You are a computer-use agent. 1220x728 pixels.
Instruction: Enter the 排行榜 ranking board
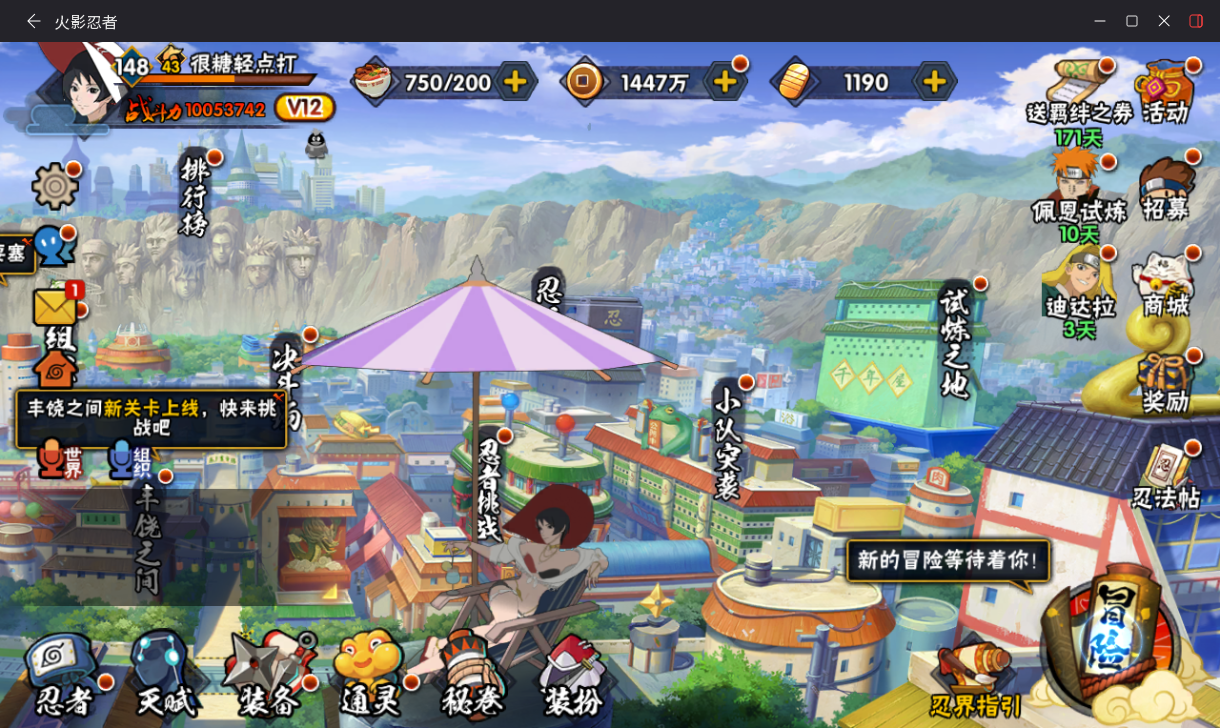pos(195,195)
